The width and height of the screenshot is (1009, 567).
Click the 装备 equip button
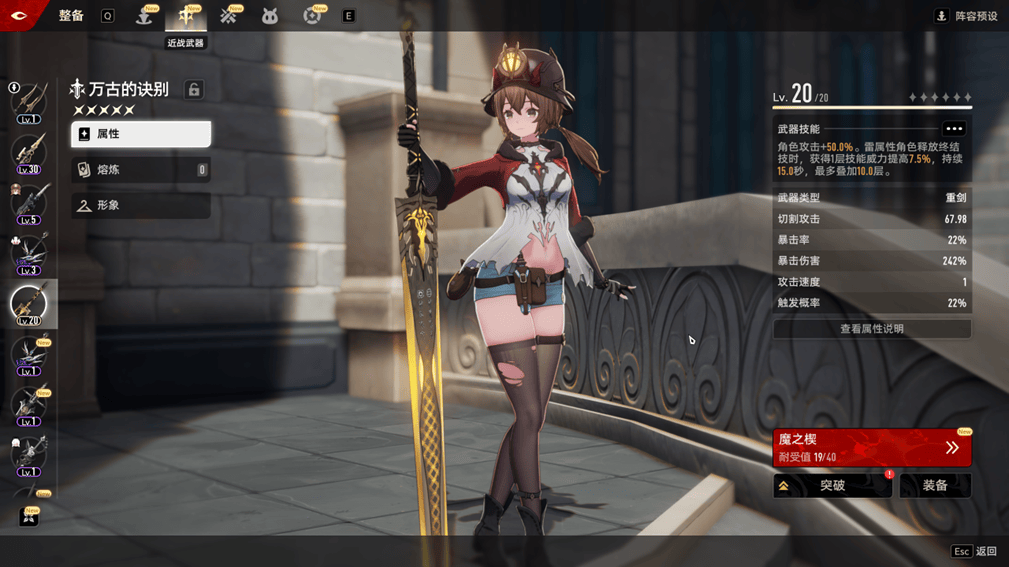[935, 486]
